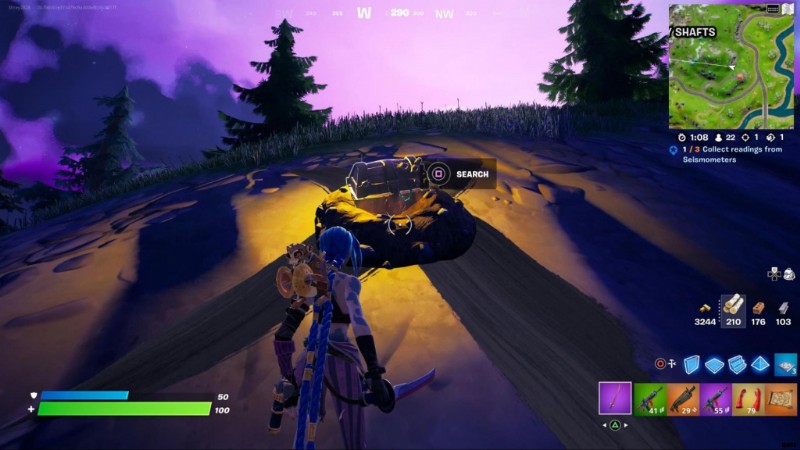Image resolution: width=800 pixels, height=450 pixels.
Task: Choose the stairs building piece
Action: [737, 364]
